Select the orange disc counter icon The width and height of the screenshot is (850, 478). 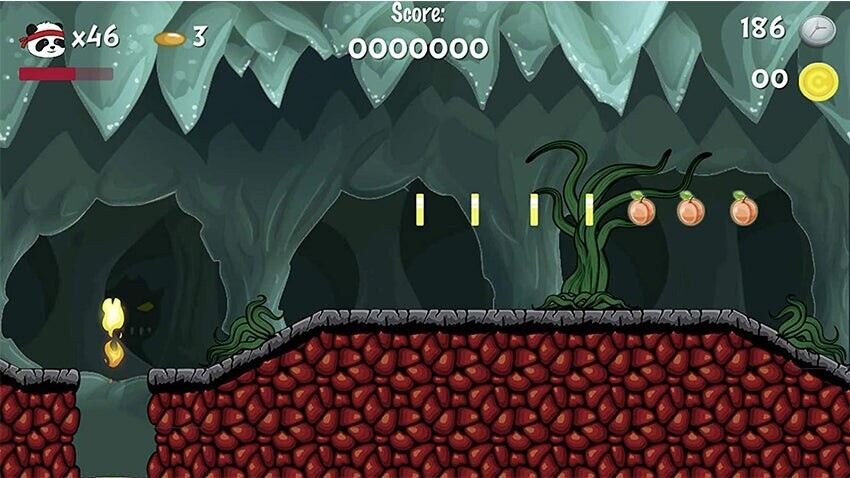(x=170, y=39)
